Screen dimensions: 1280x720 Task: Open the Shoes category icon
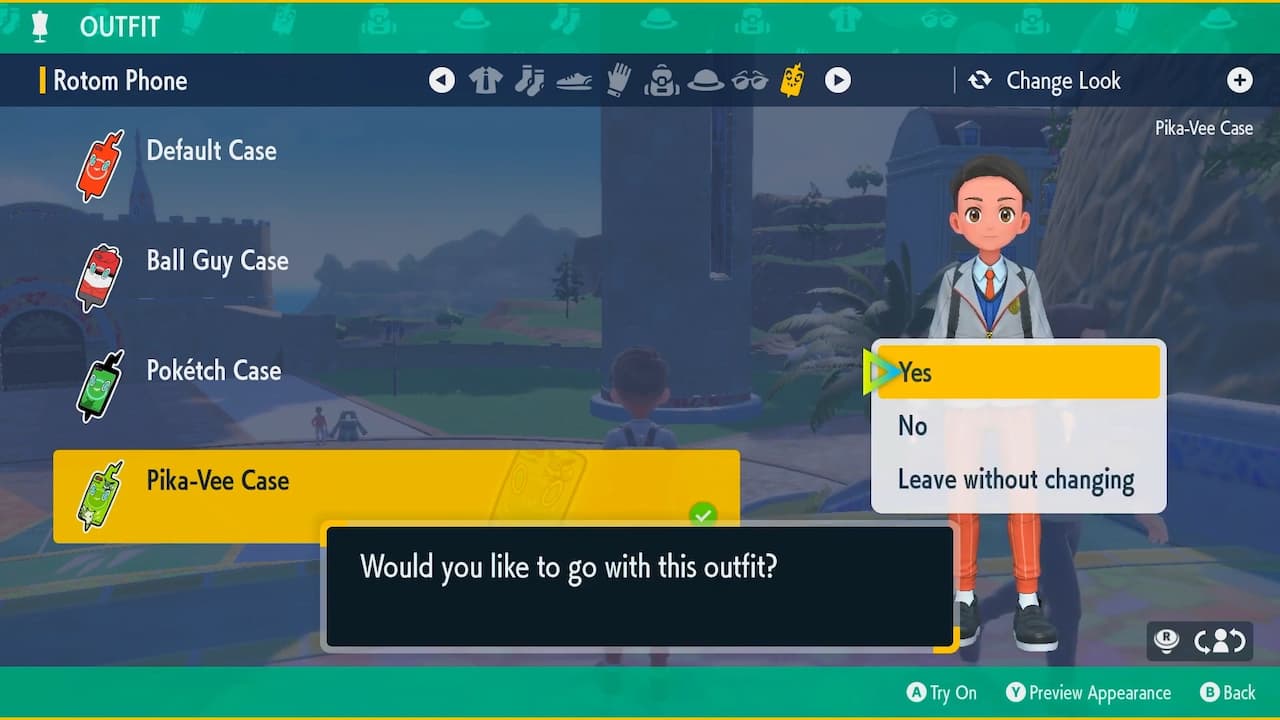tap(574, 80)
